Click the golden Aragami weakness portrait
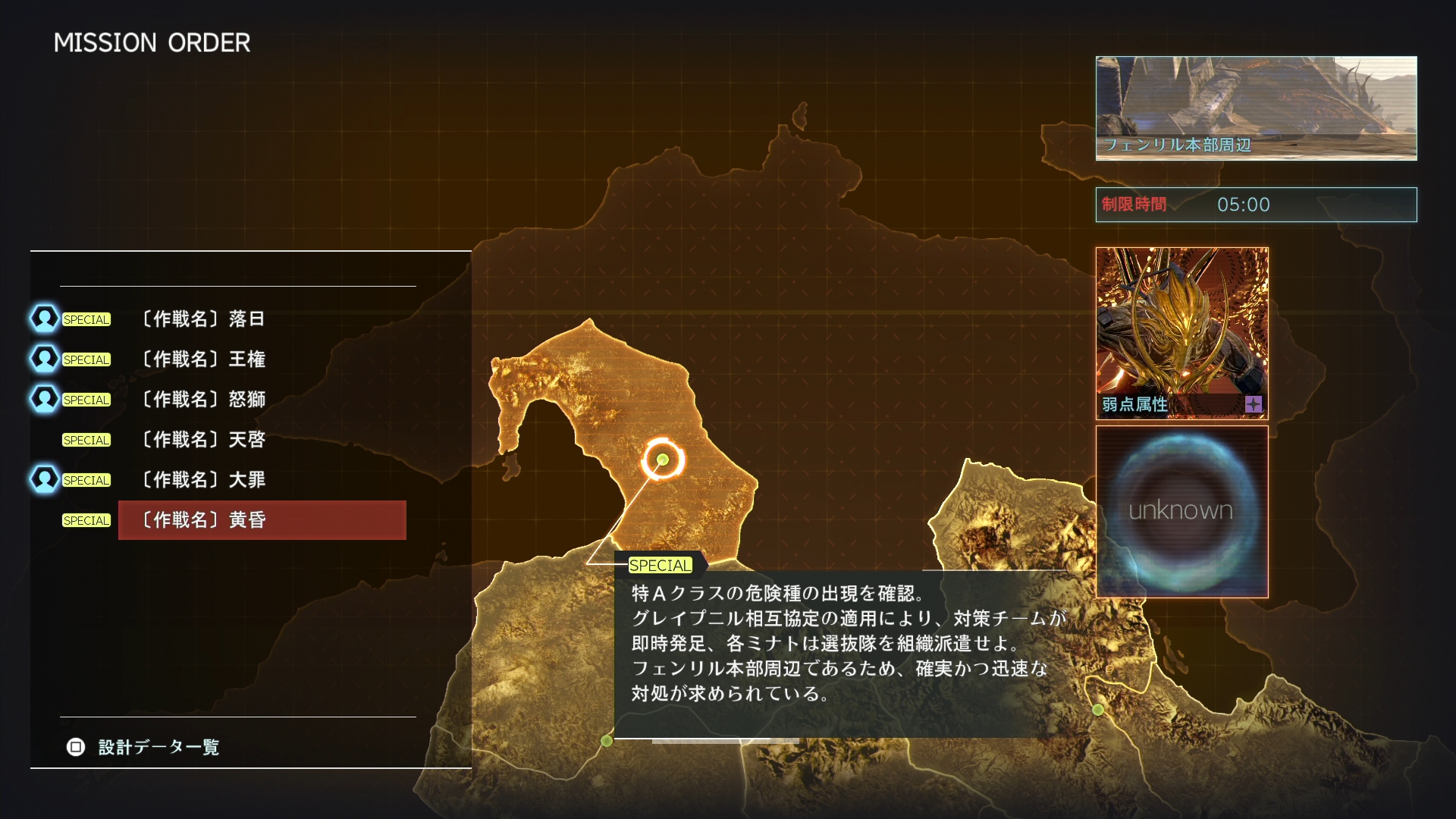The image size is (1456, 819). coord(1181,326)
